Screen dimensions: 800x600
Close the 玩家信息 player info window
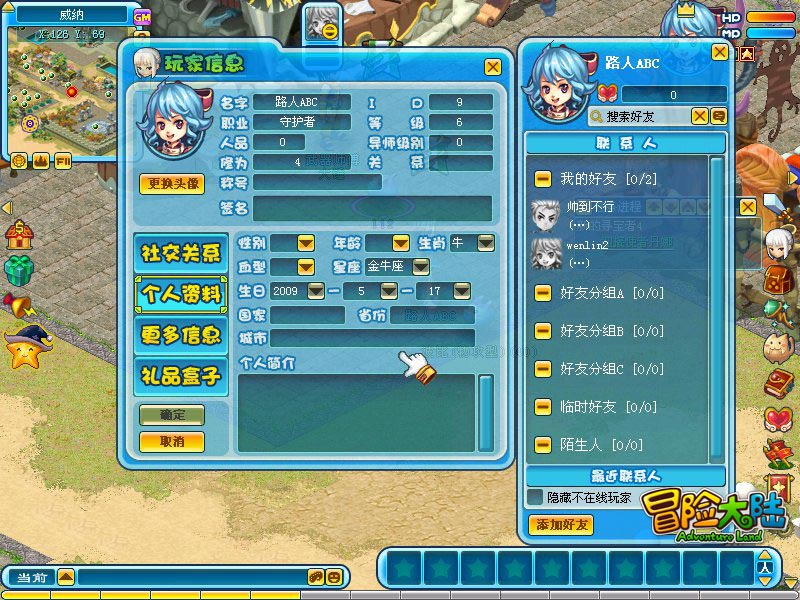pyautogui.click(x=492, y=67)
